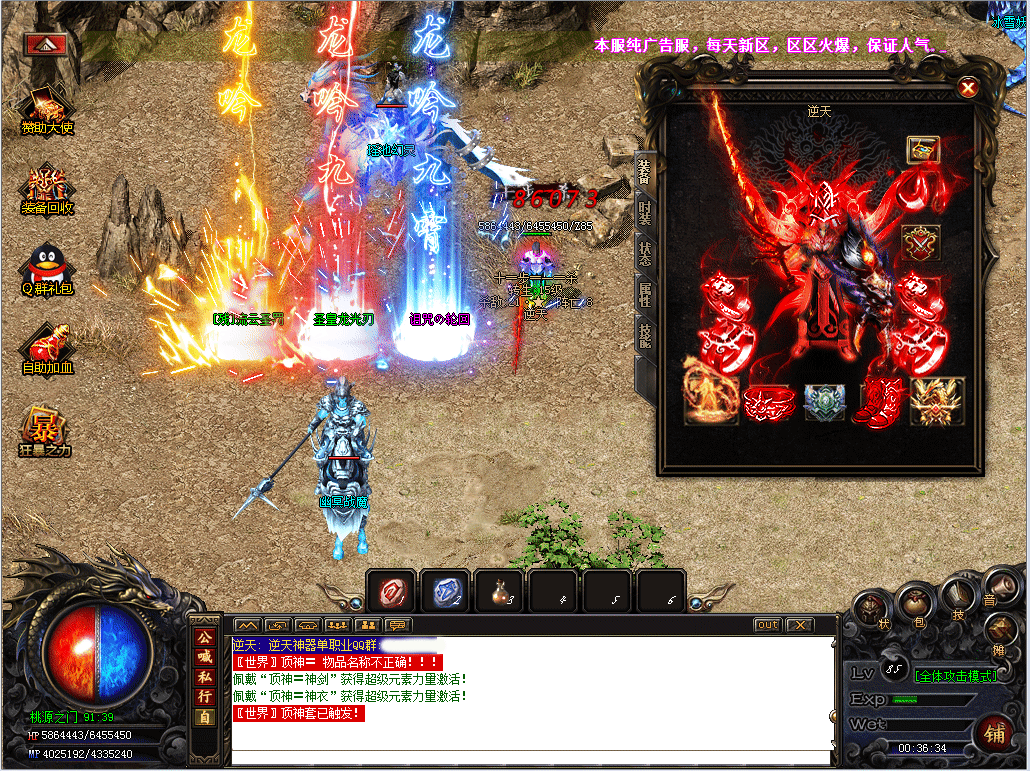
Task: Use the potion bottle in hotbar slot 3
Action: click(499, 591)
